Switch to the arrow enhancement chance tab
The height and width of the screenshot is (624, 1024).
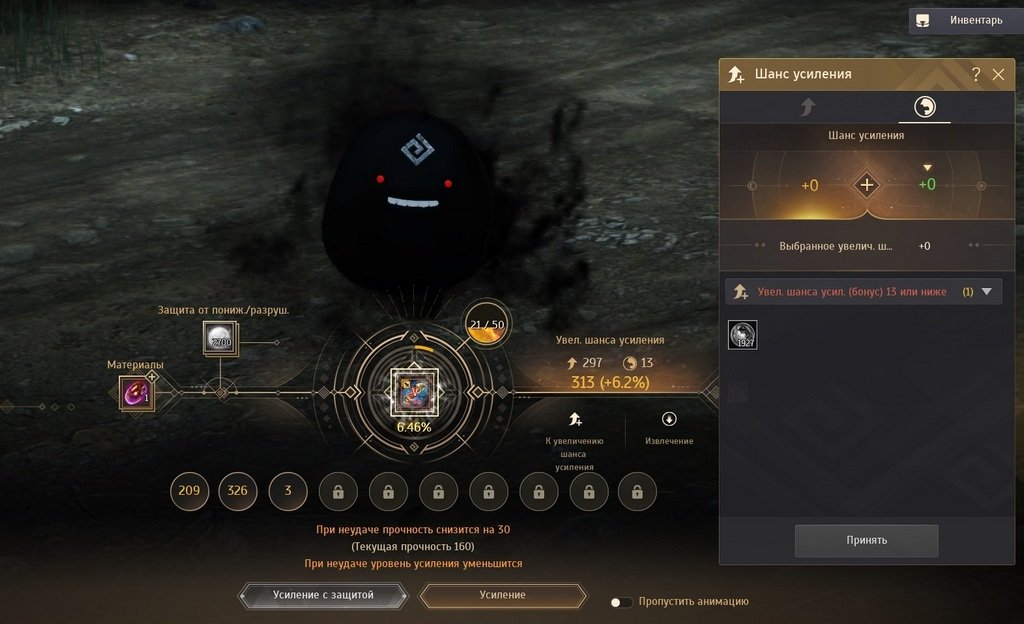pos(807,107)
